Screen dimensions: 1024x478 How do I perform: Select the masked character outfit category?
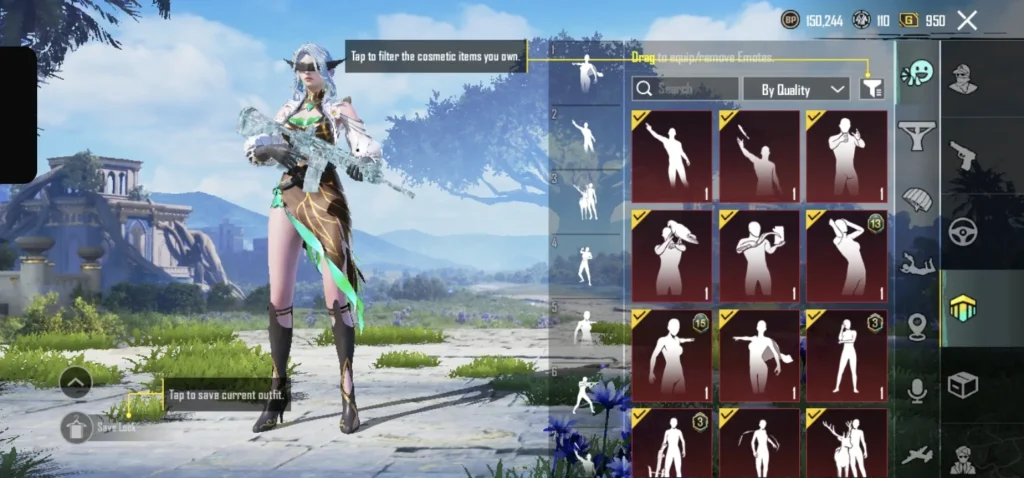963,78
